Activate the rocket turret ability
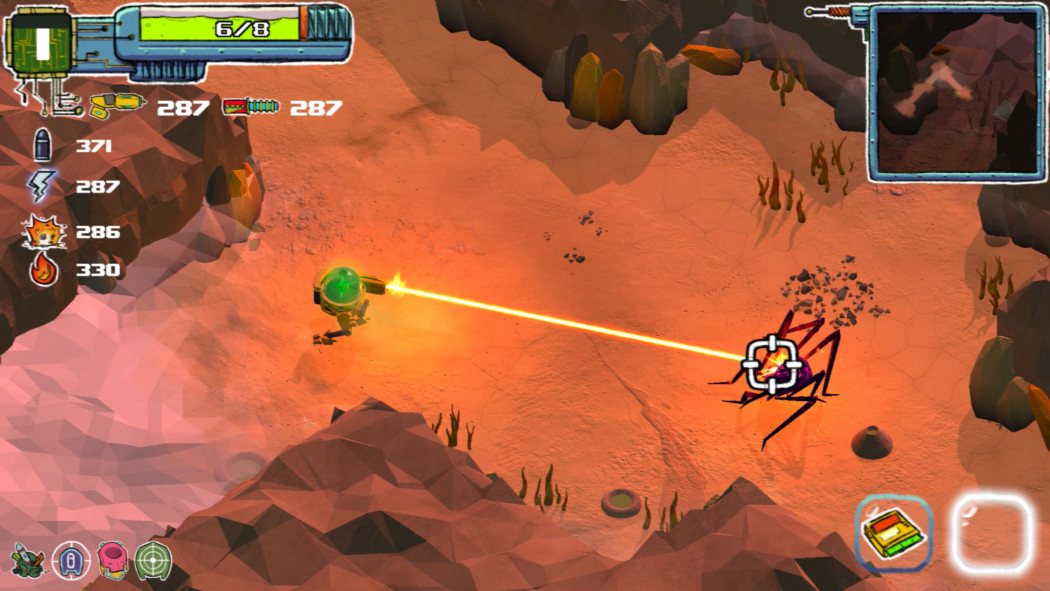1050x591 pixels. pos(27,560)
